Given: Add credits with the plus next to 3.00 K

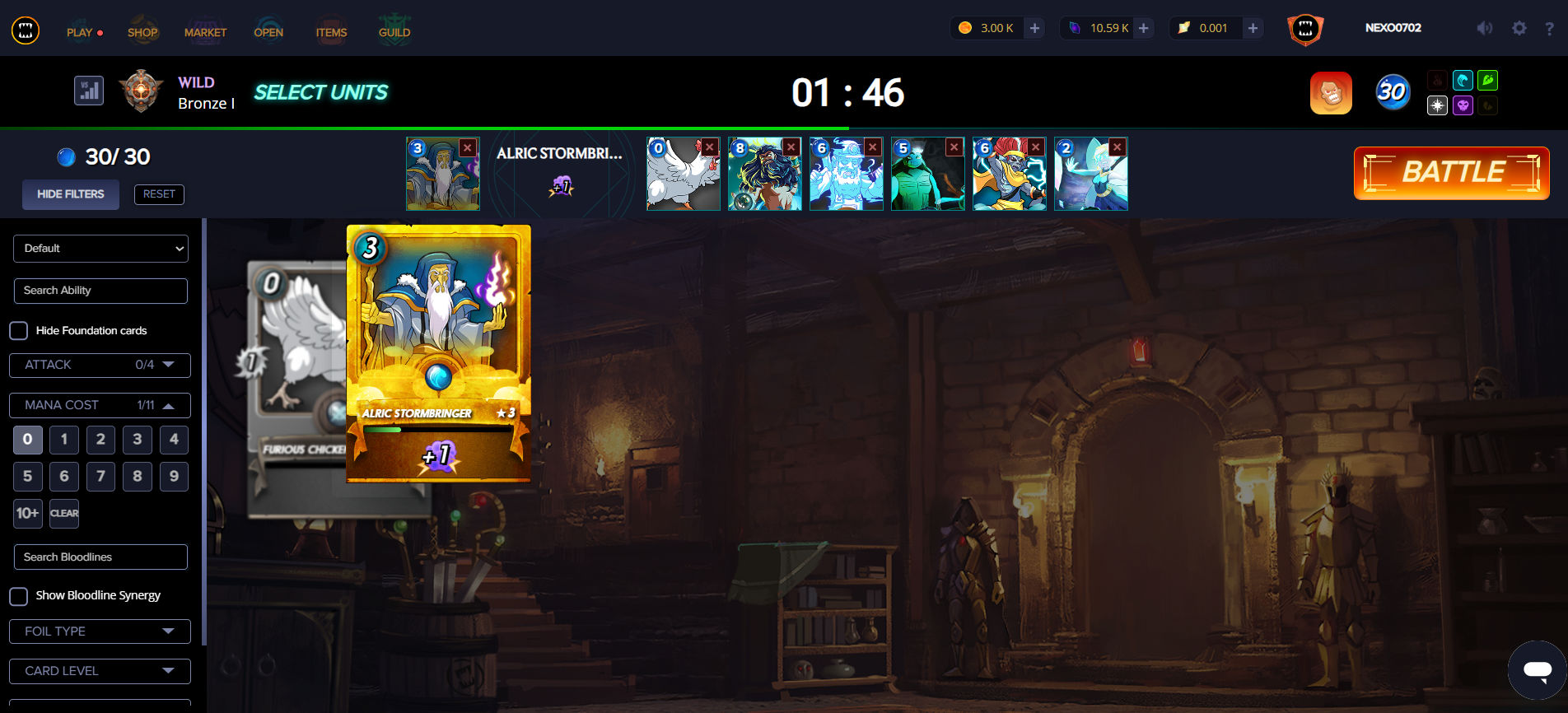Looking at the screenshot, I should click(x=1034, y=27).
